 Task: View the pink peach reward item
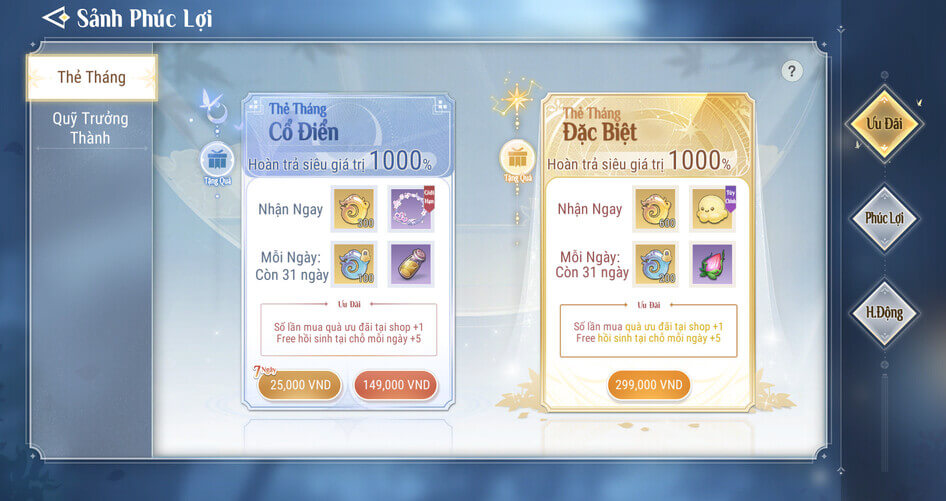[x=710, y=265]
